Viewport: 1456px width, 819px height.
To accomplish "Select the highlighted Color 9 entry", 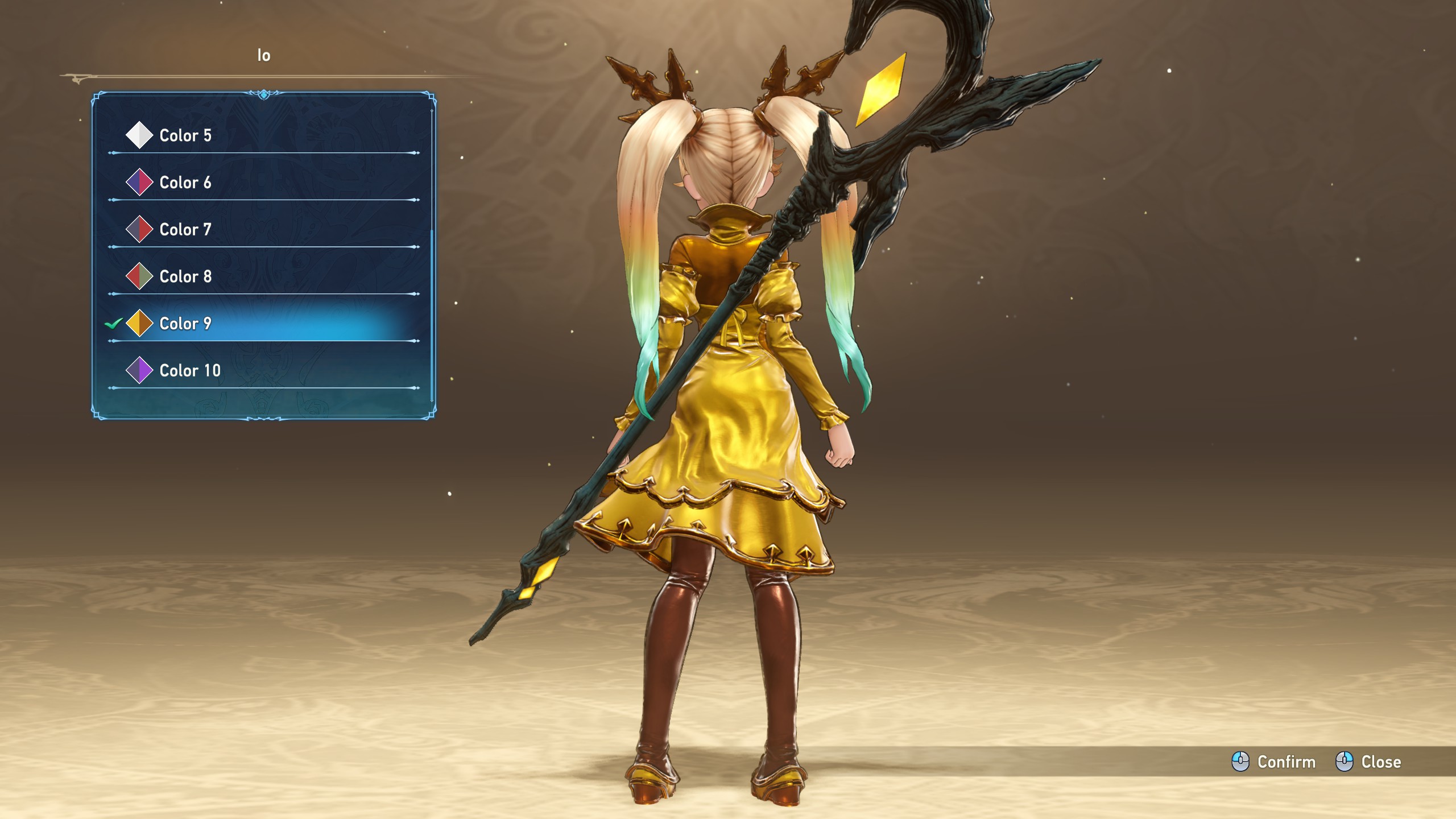I will coord(185,324).
